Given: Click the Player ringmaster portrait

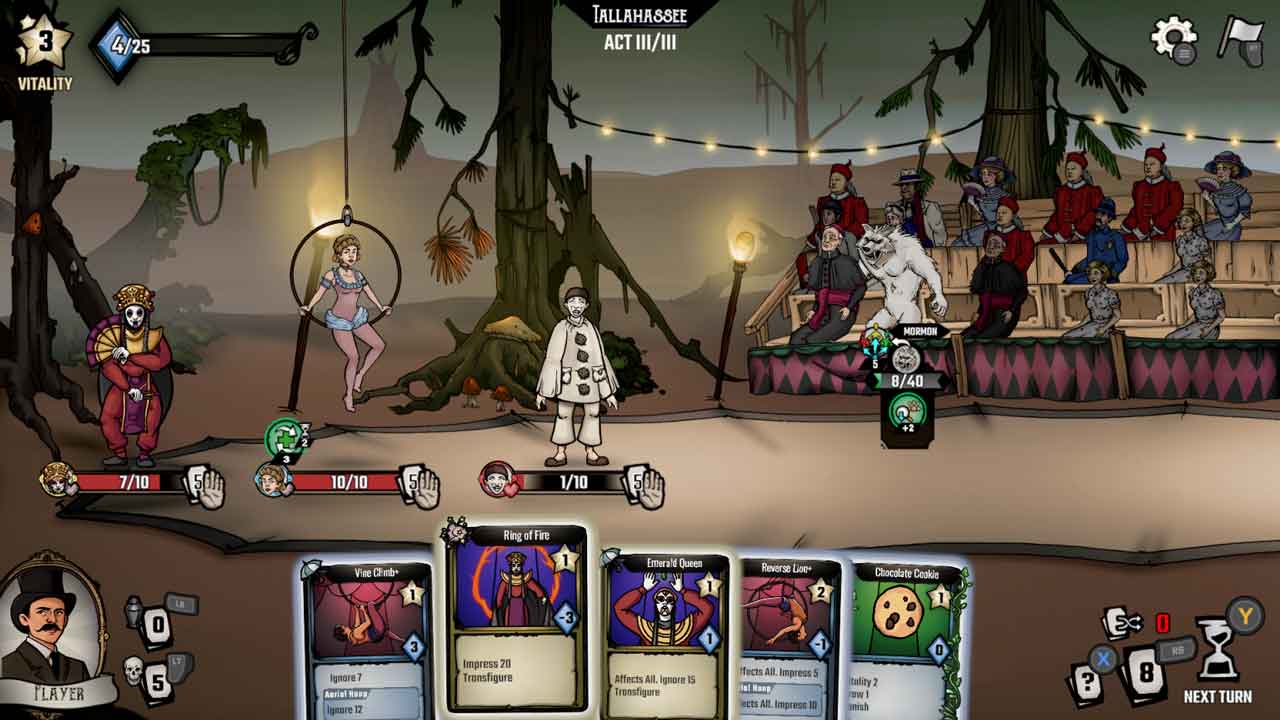Looking at the screenshot, I should (x=55, y=625).
